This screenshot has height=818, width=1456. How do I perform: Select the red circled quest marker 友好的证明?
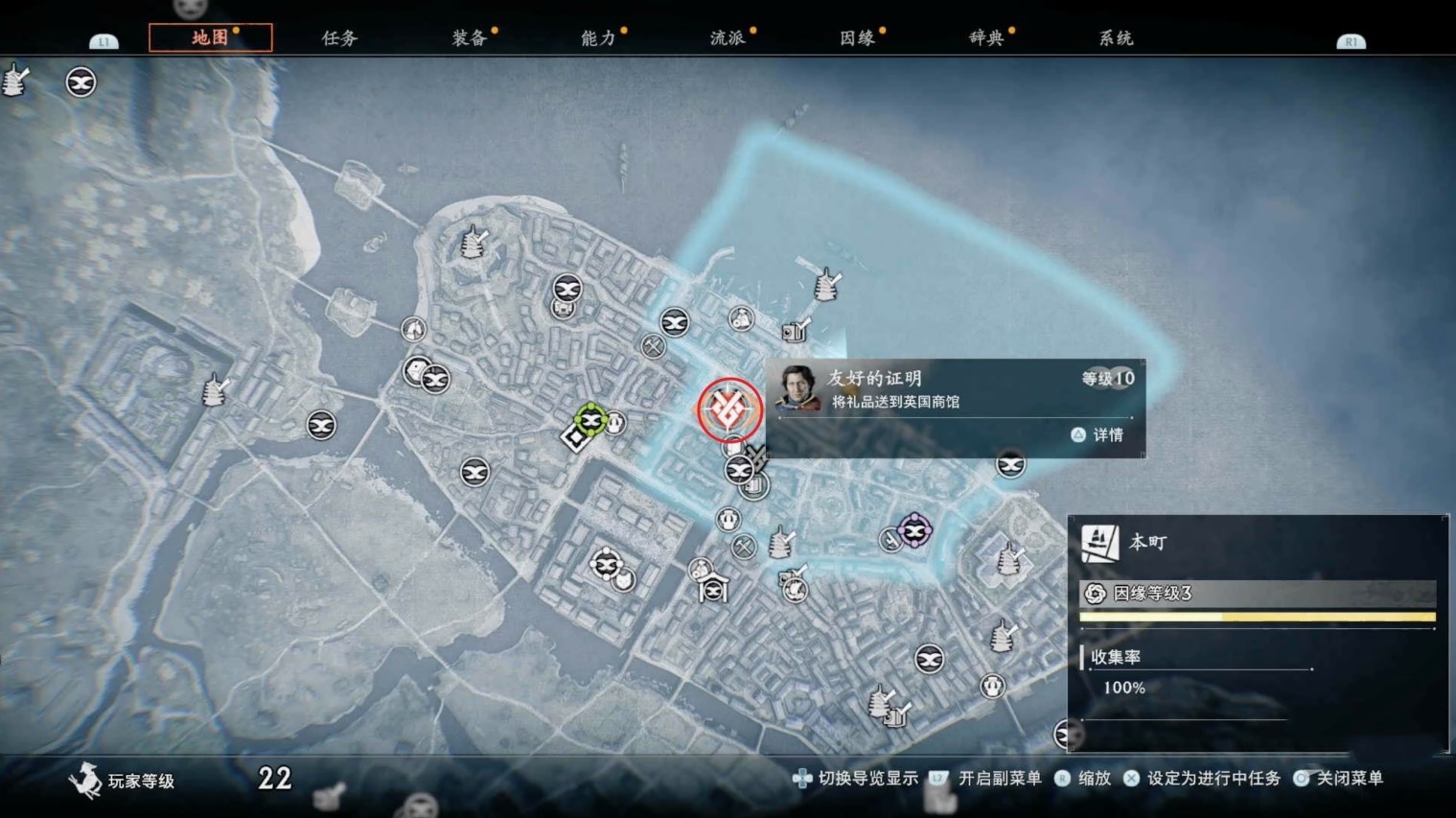(728, 409)
